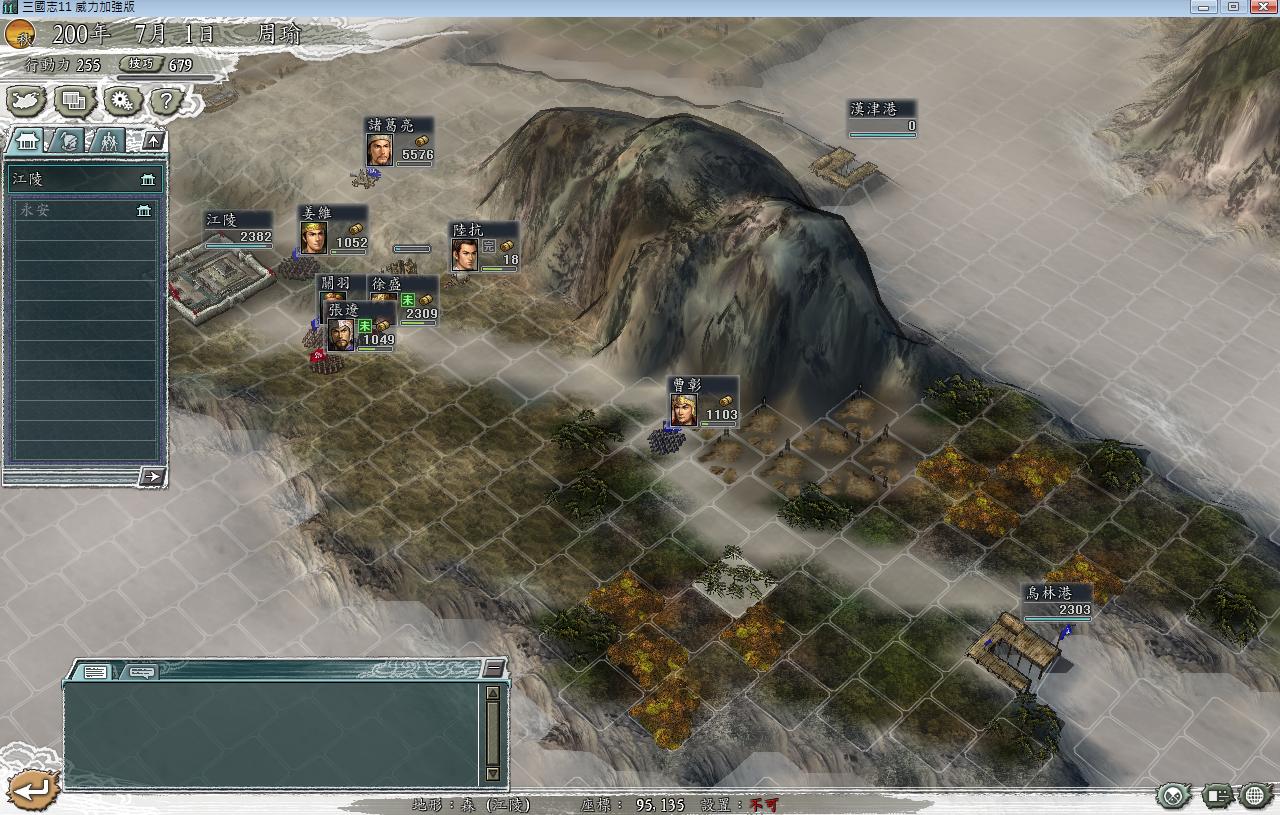Viewport: 1280px width, 815px height.
Task: Click the orange end-turn return arrow
Action: click(x=30, y=790)
